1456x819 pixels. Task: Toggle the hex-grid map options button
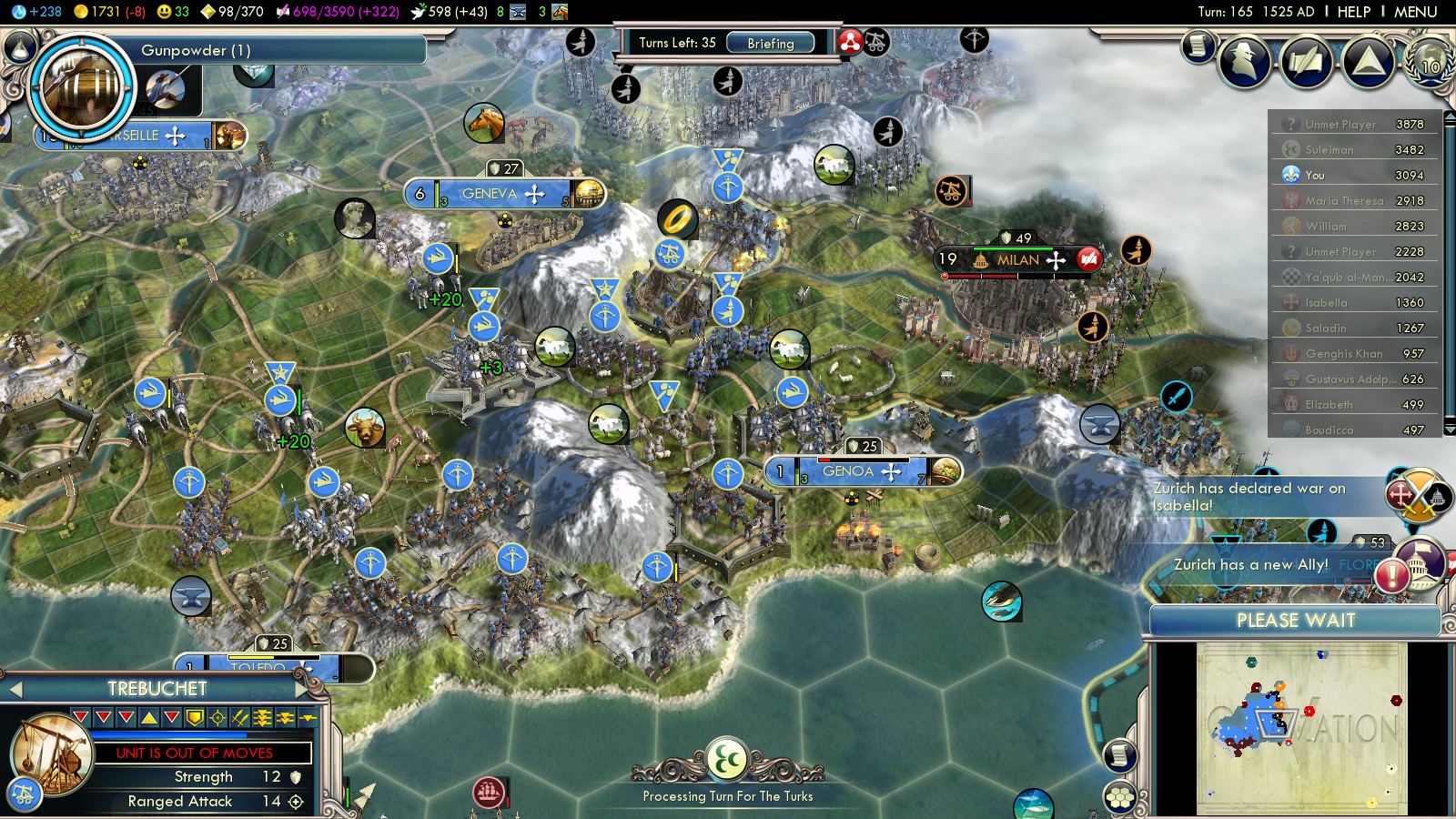click(1120, 798)
